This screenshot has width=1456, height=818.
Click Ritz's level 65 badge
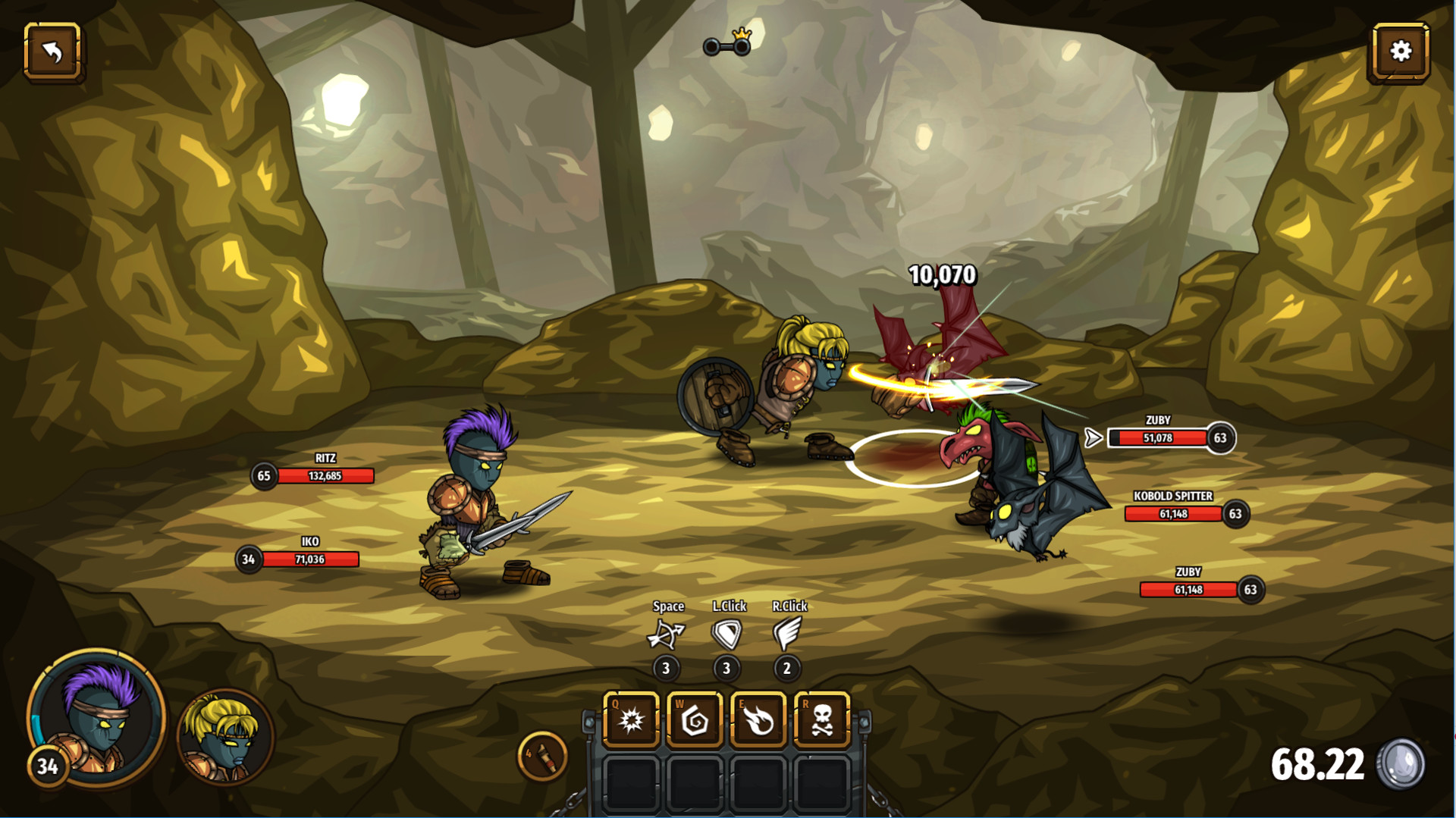[263, 474]
